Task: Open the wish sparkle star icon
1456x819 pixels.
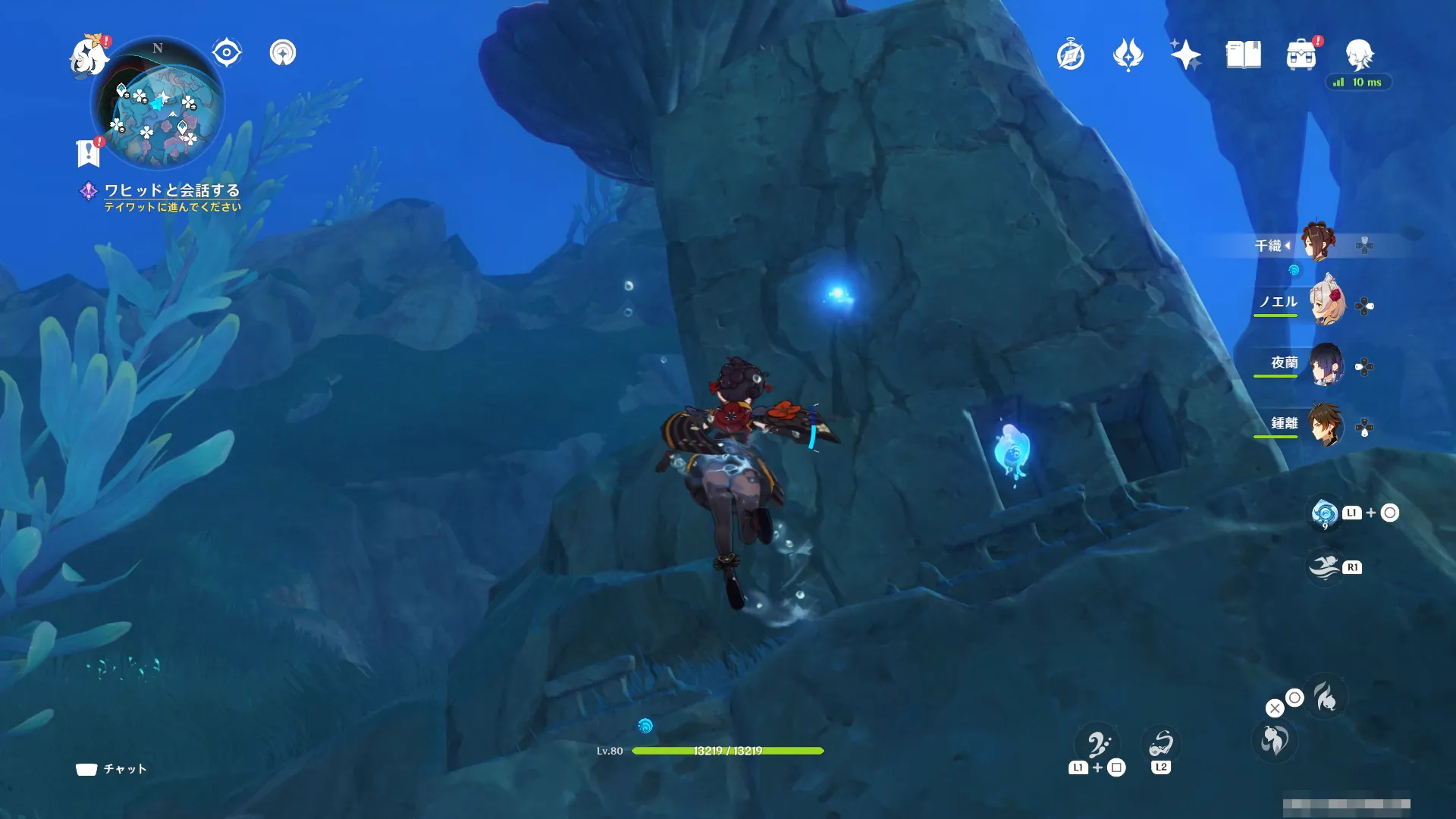Action: [1185, 55]
